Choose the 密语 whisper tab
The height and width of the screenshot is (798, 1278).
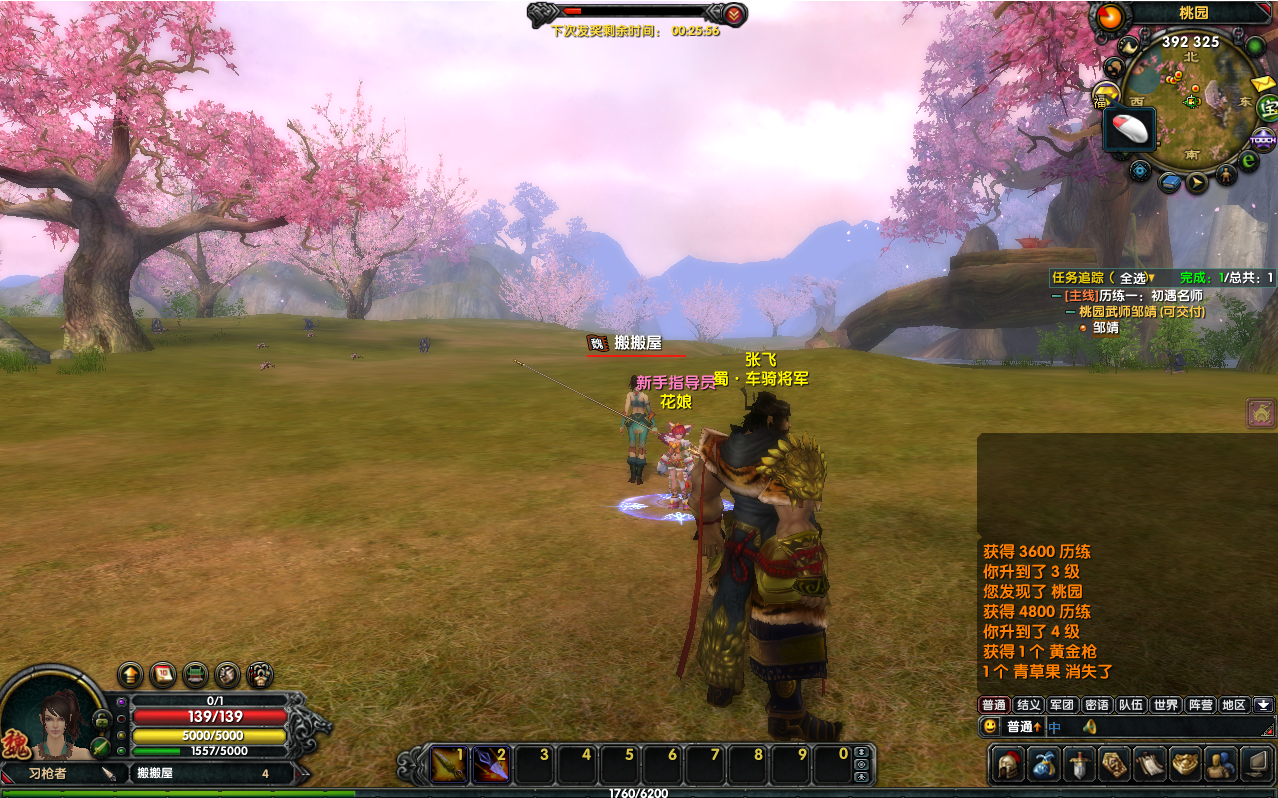[1097, 705]
